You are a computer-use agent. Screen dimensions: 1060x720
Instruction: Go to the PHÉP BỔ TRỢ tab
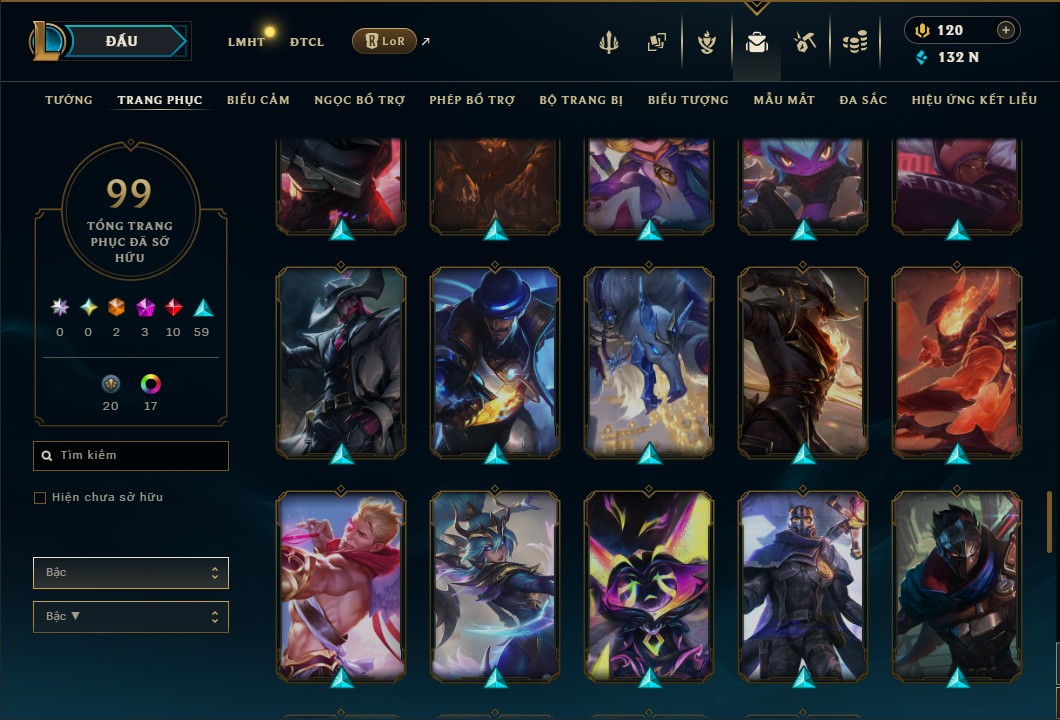pyautogui.click(x=472, y=100)
